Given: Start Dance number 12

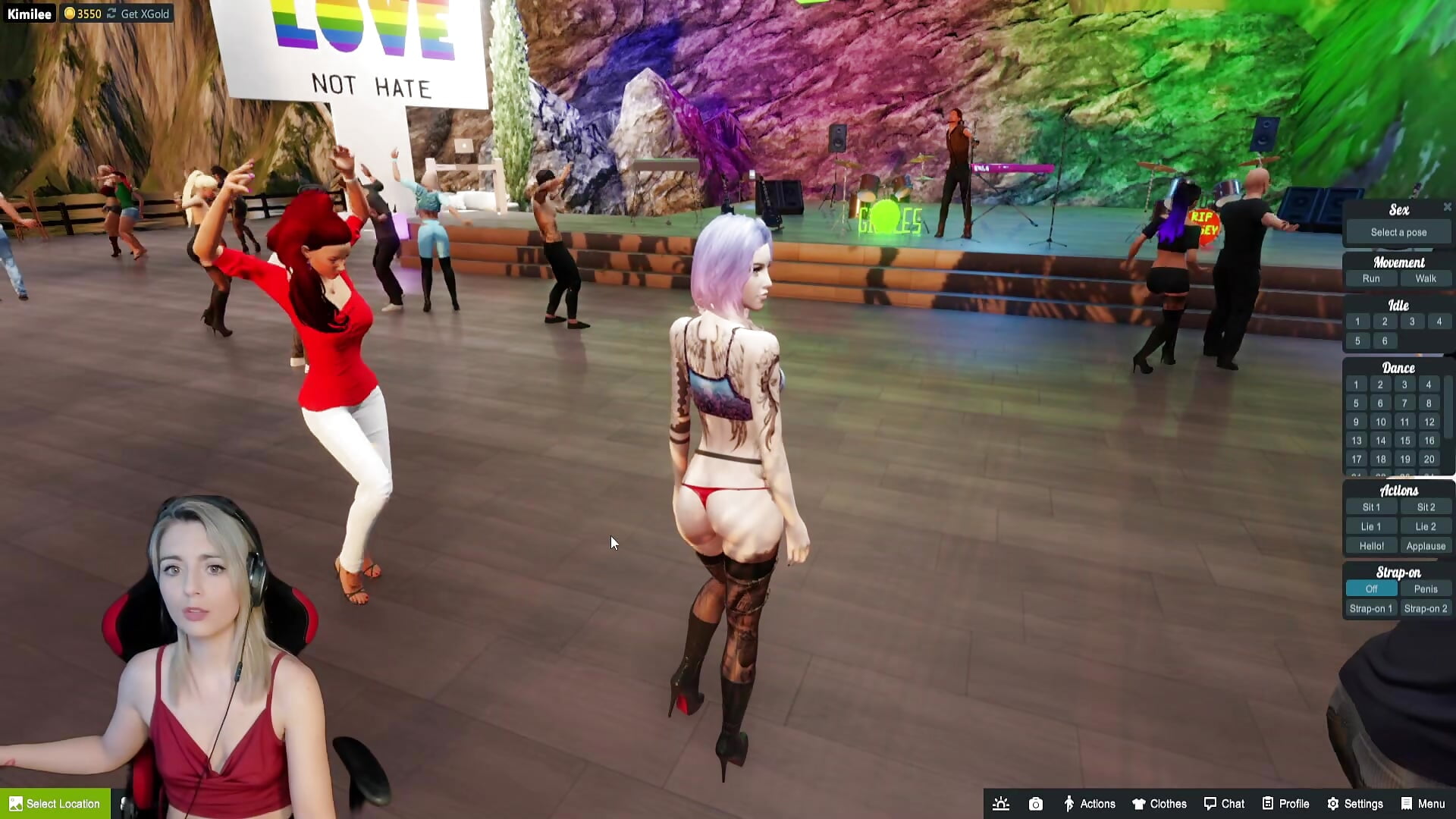Looking at the screenshot, I should click(1429, 422).
